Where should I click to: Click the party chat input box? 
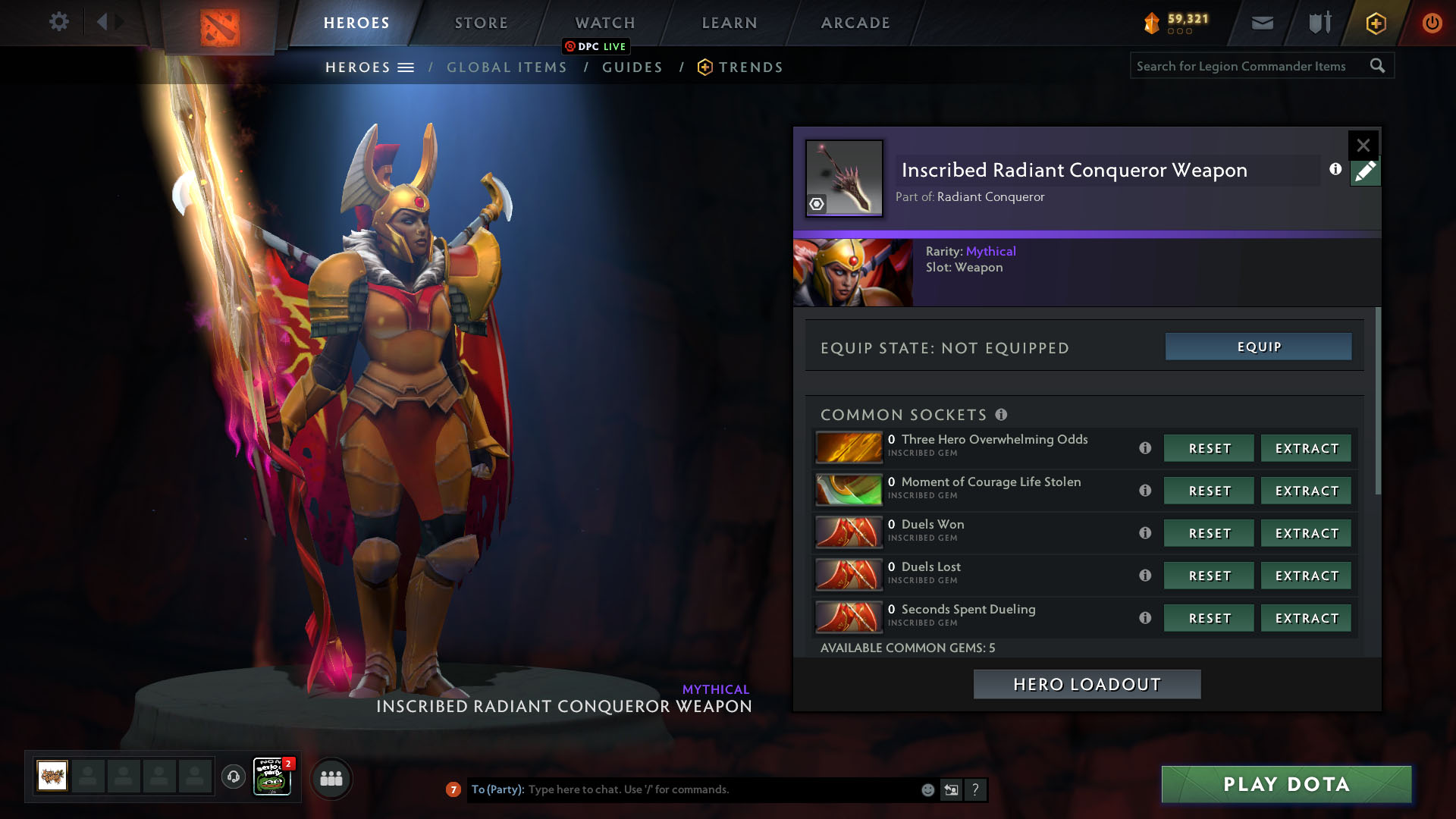[720, 789]
